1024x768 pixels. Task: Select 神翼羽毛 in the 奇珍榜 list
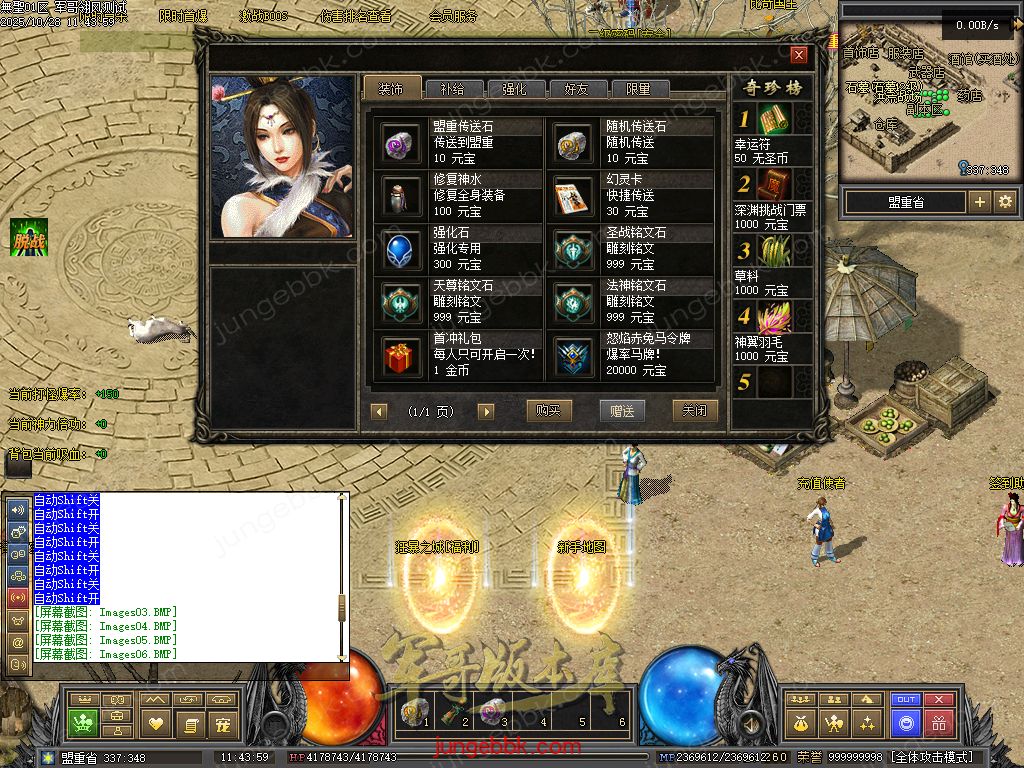pyautogui.click(x=775, y=320)
